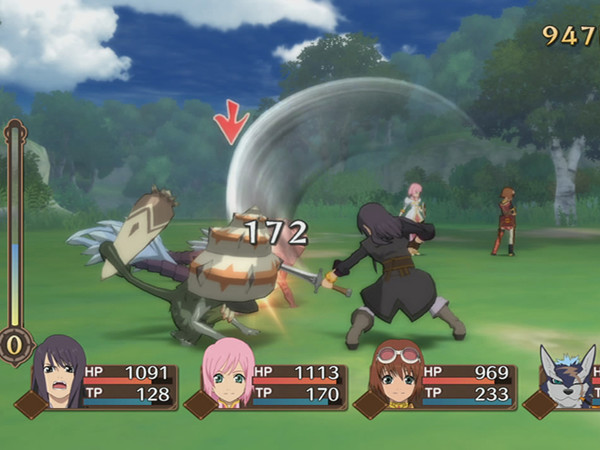This screenshot has height=450, width=600.
Task: Click the goggles girl's party portrait
Action: click(x=397, y=375)
